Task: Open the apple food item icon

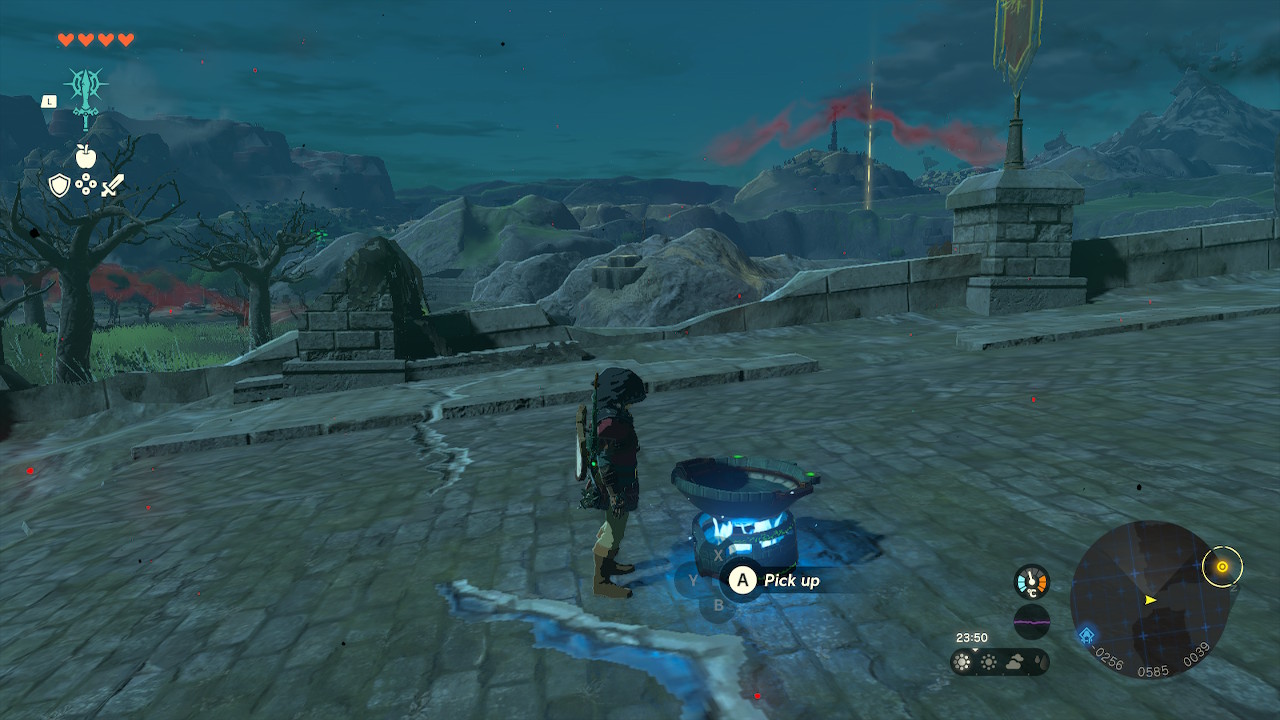Action: (x=88, y=156)
